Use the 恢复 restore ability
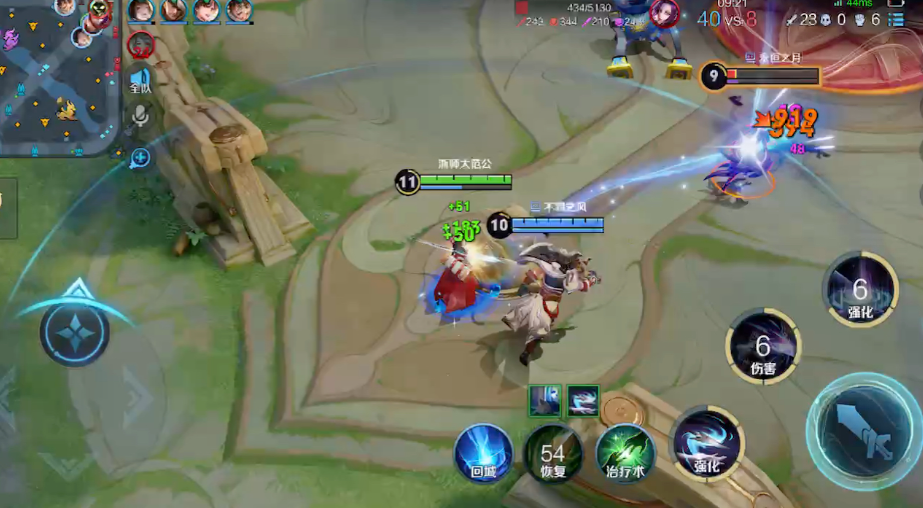This screenshot has width=923, height=508. 553,454
